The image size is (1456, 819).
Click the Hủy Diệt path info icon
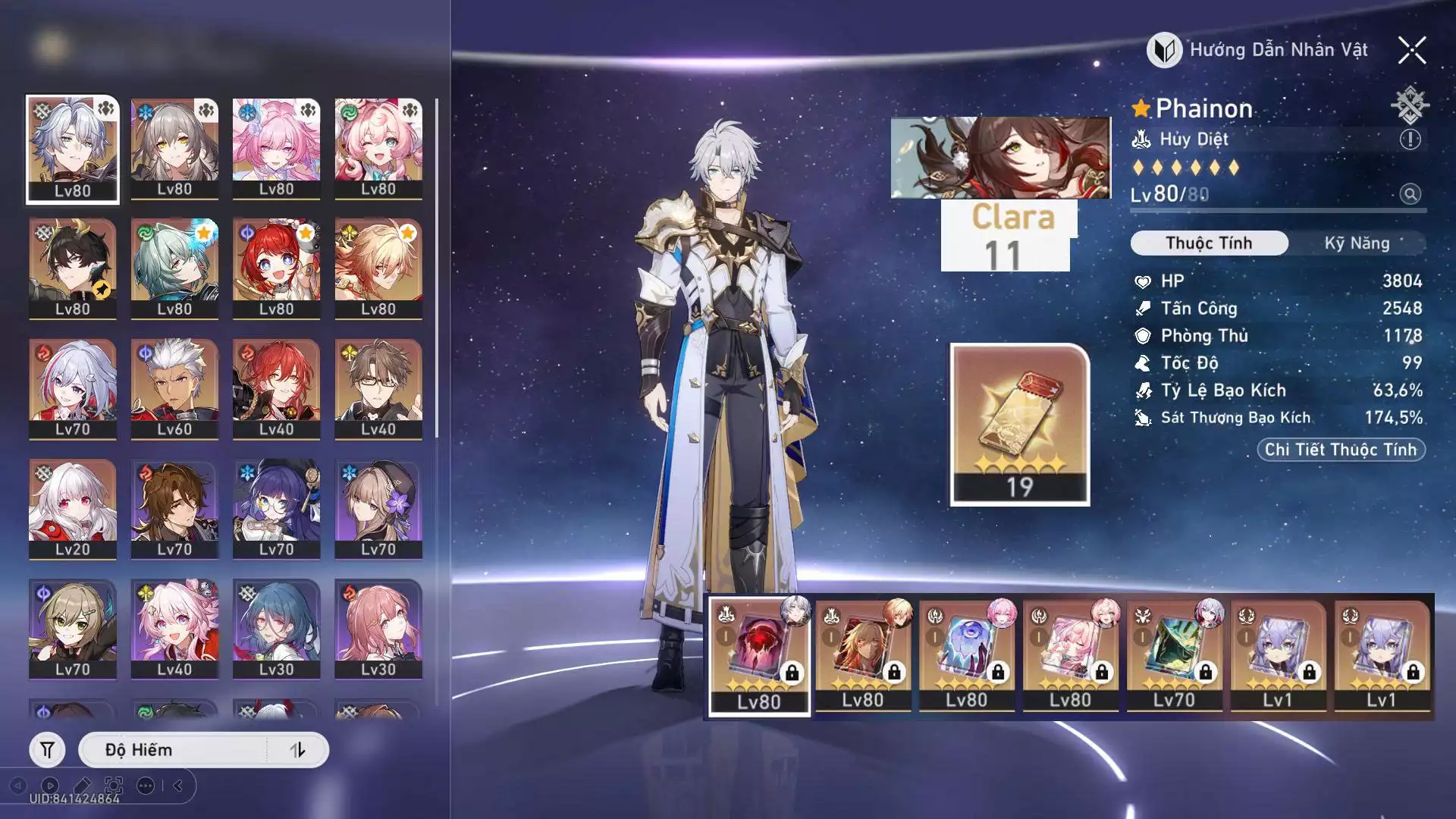tap(1410, 140)
